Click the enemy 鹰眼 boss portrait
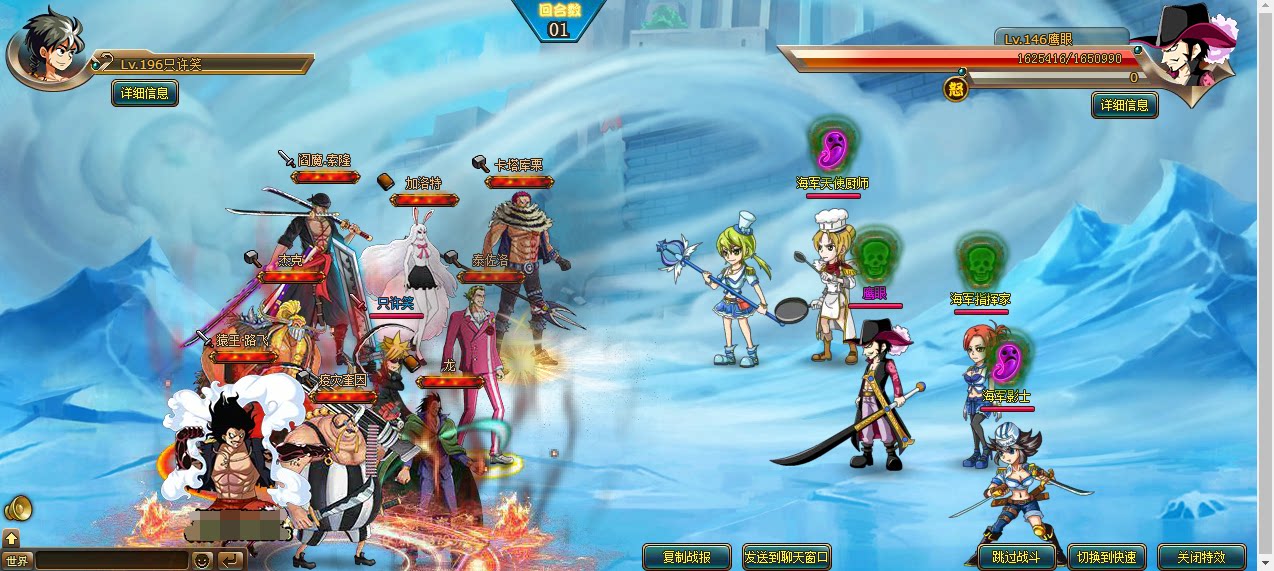 point(1195,55)
